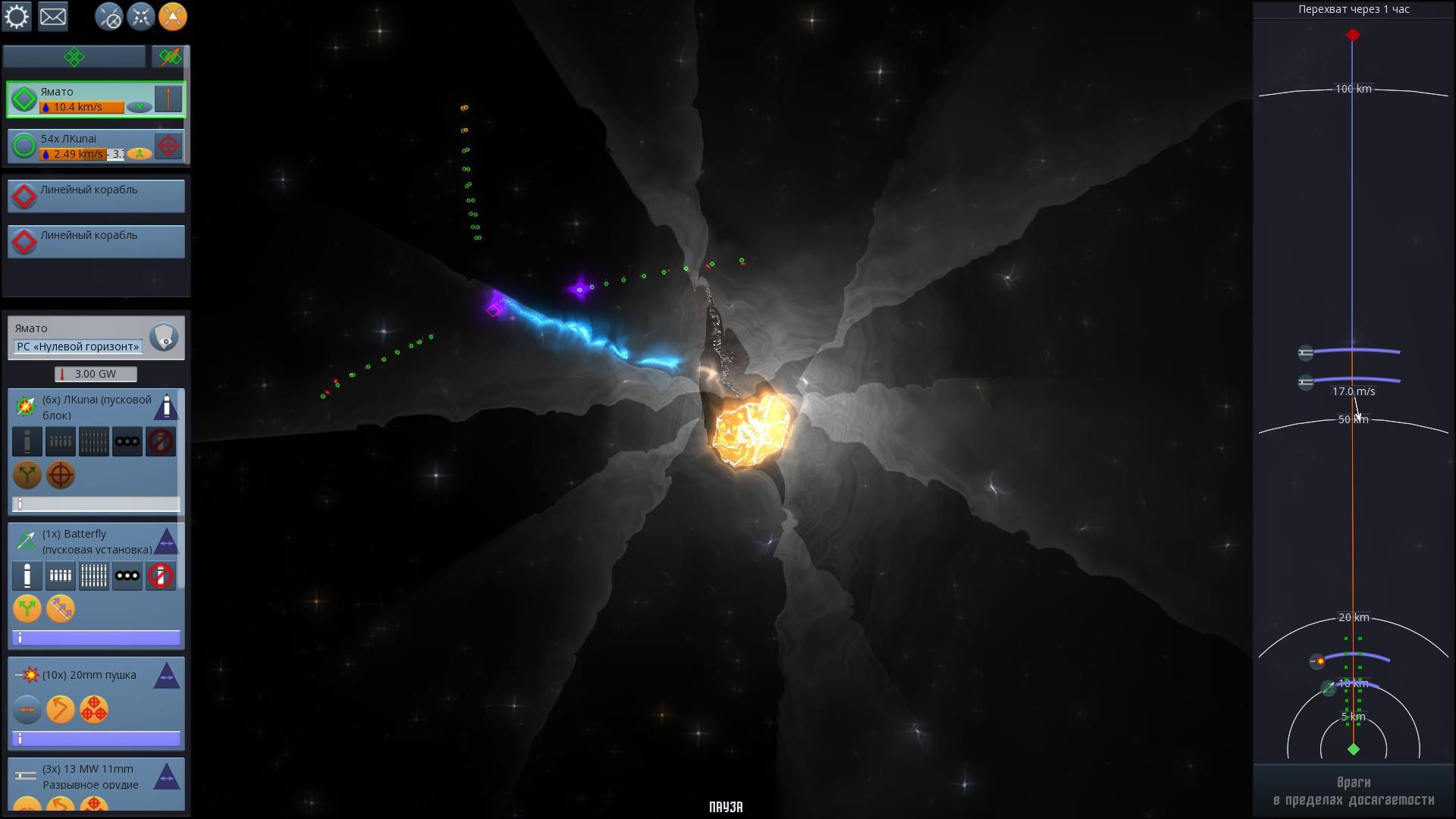Click the wide green-diamonds fleet button

74,57
